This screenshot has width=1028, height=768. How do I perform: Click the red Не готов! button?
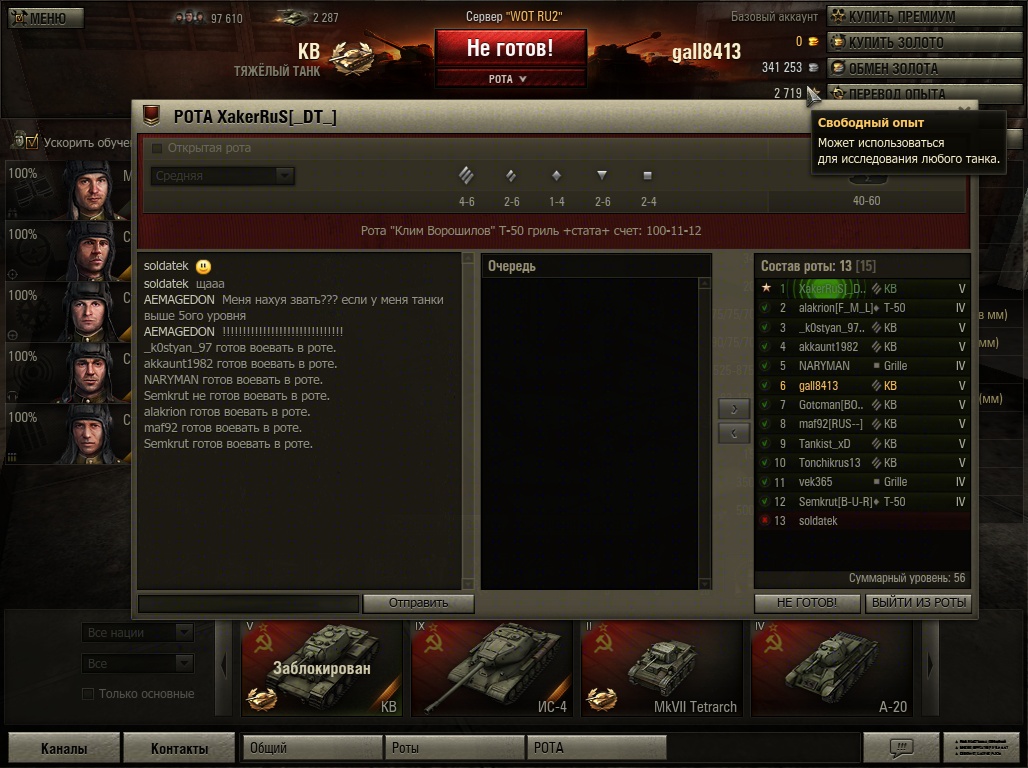[x=510, y=48]
